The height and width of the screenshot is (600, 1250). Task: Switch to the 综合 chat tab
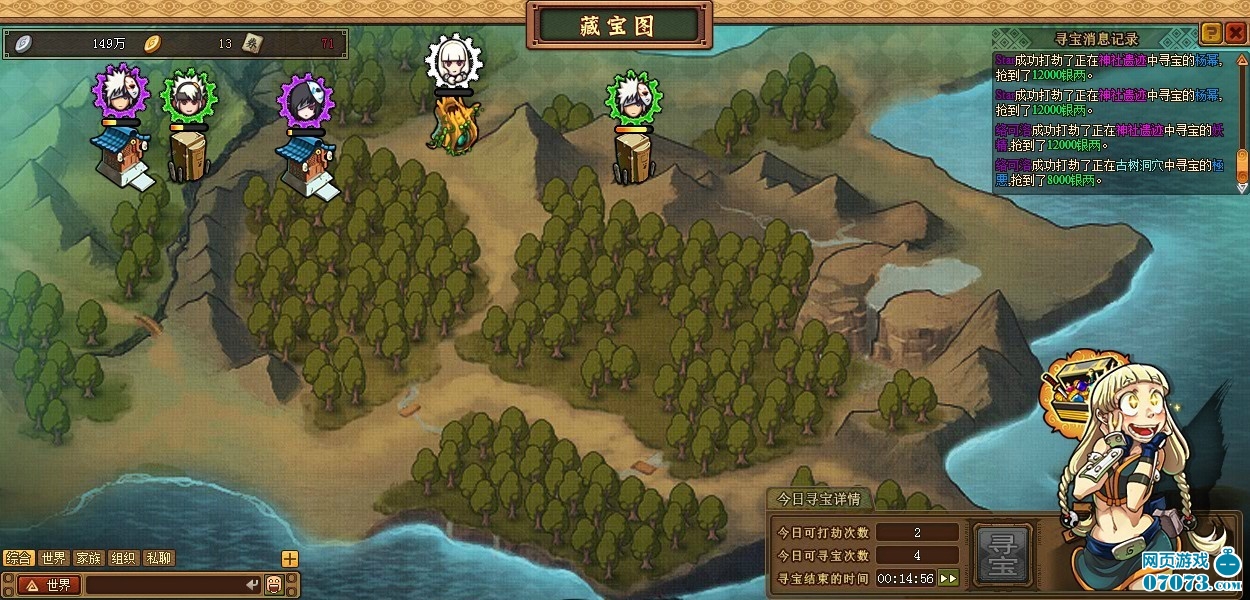pos(19,558)
